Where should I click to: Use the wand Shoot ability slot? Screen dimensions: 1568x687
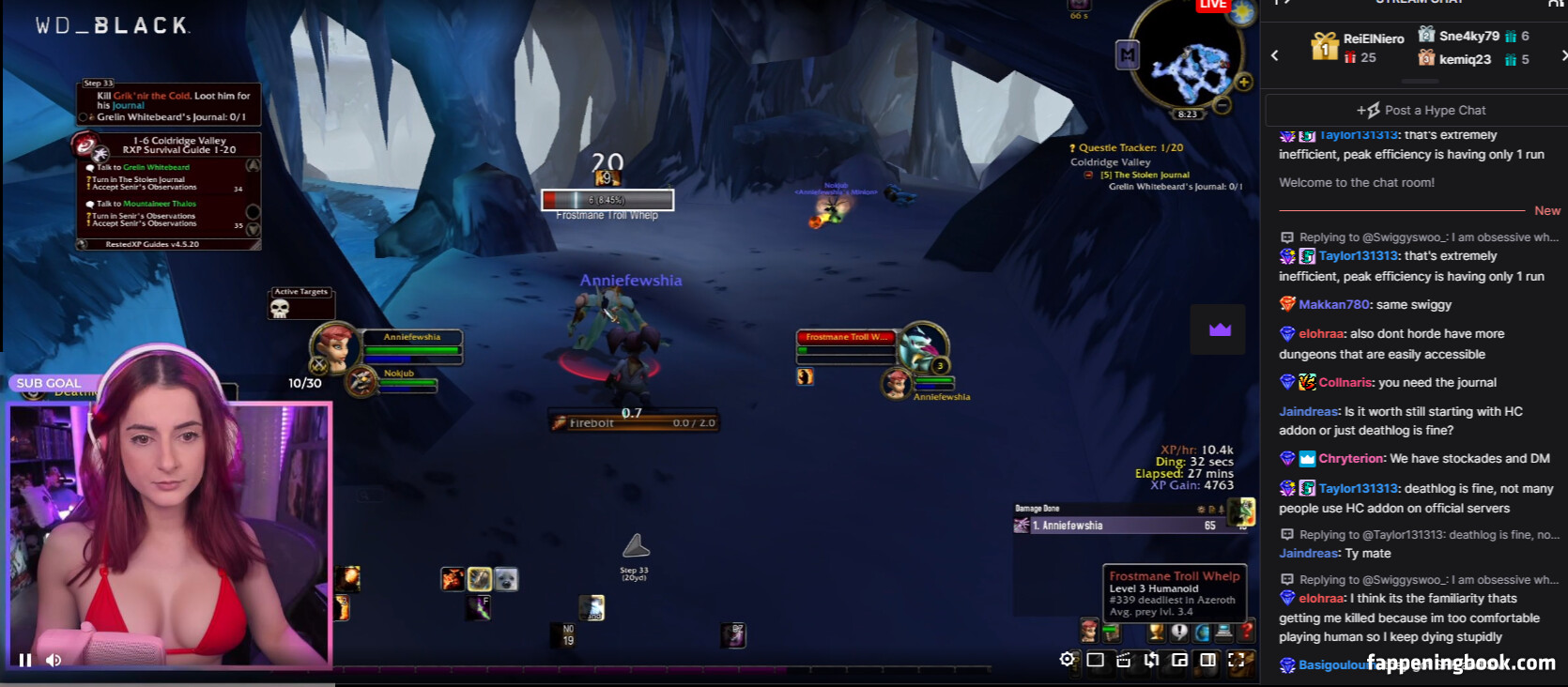pos(479,608)
